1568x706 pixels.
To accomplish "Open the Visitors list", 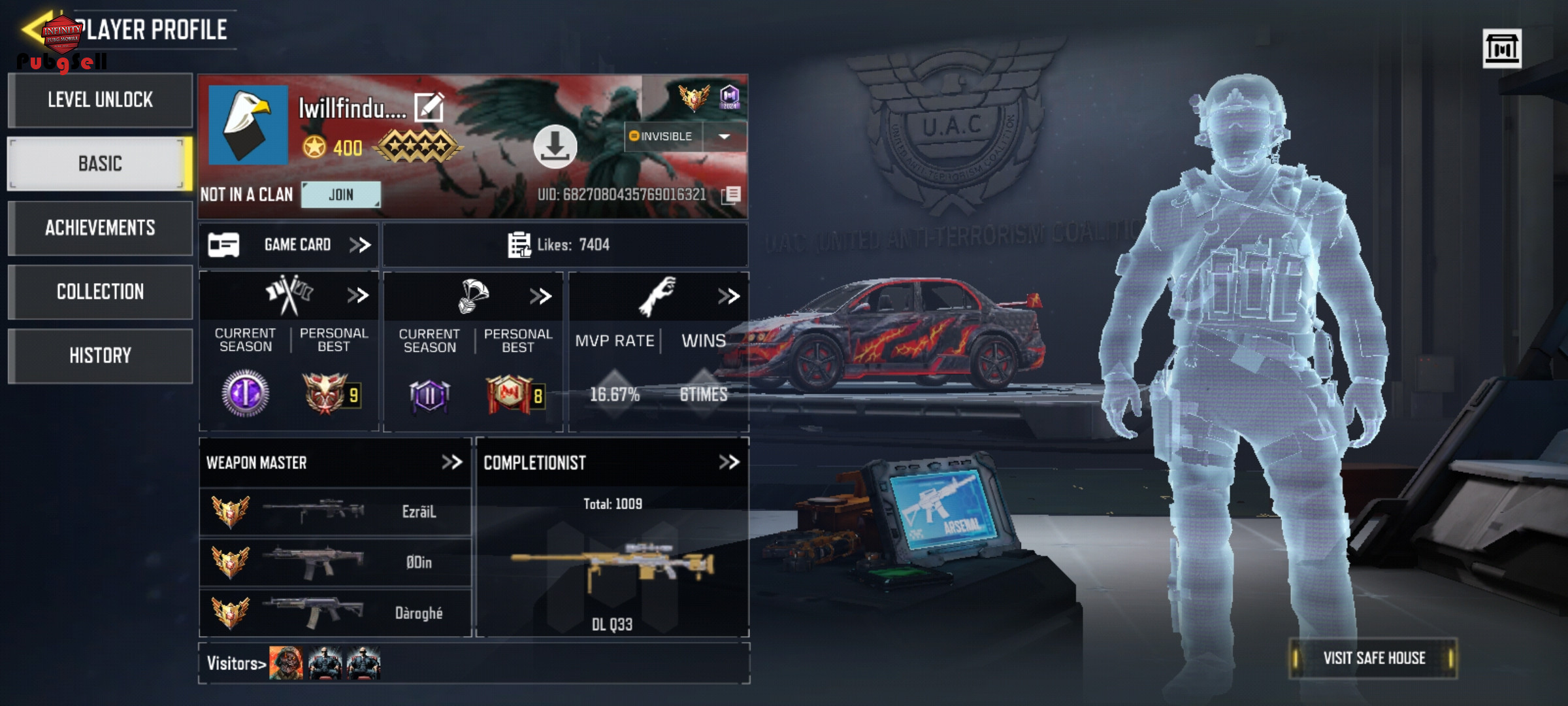I will click(x=237, y=664).
